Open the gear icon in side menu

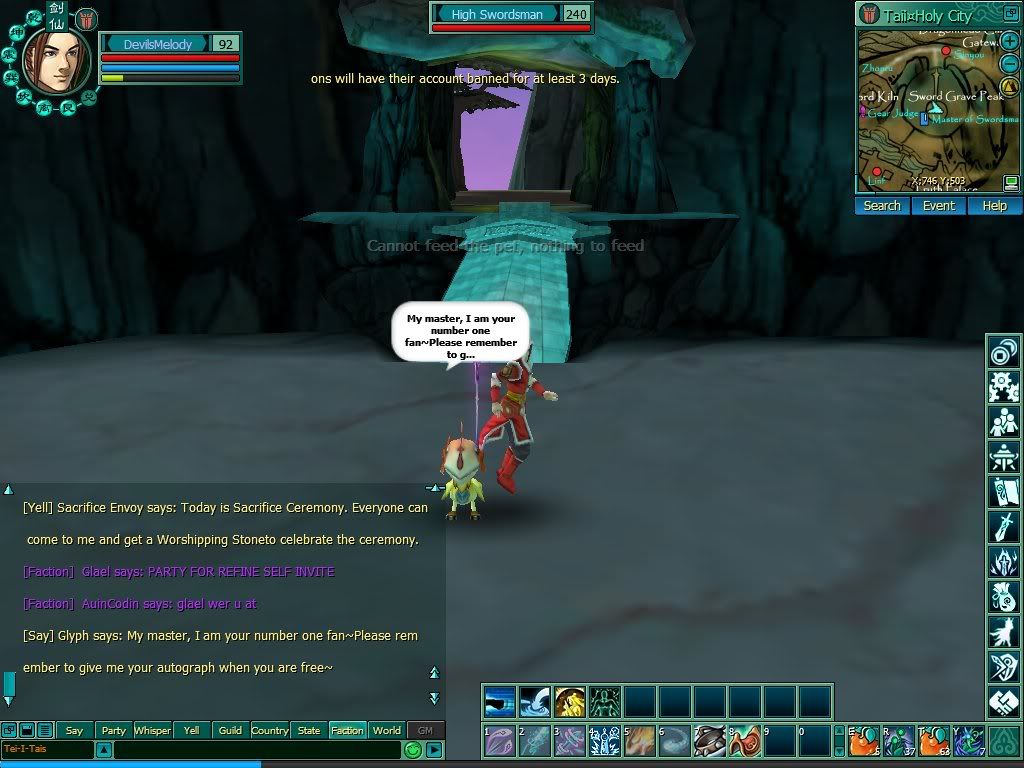[x=1003, y=386]
